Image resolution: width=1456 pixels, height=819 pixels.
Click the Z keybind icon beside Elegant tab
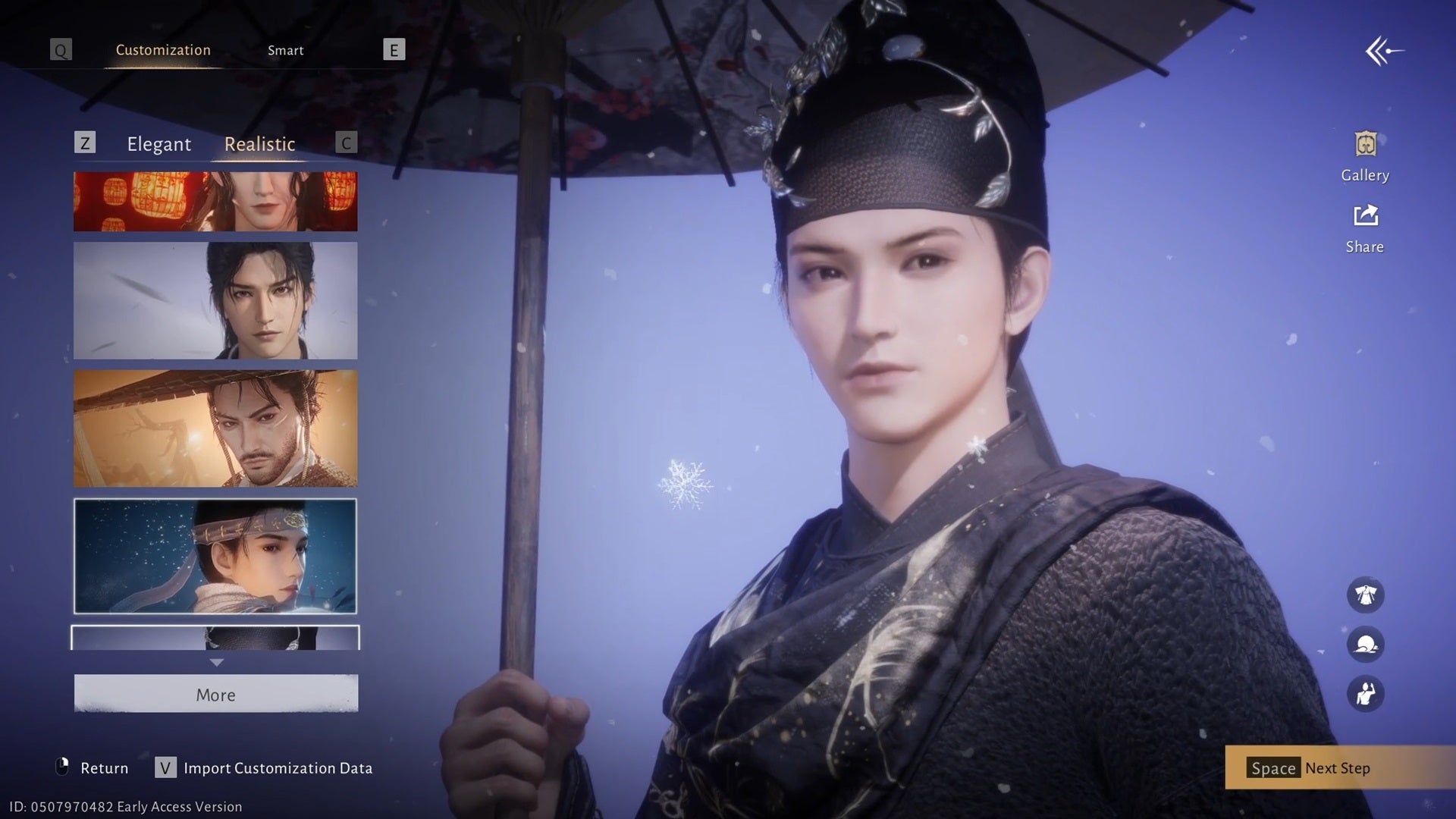(x=86, y=143)
